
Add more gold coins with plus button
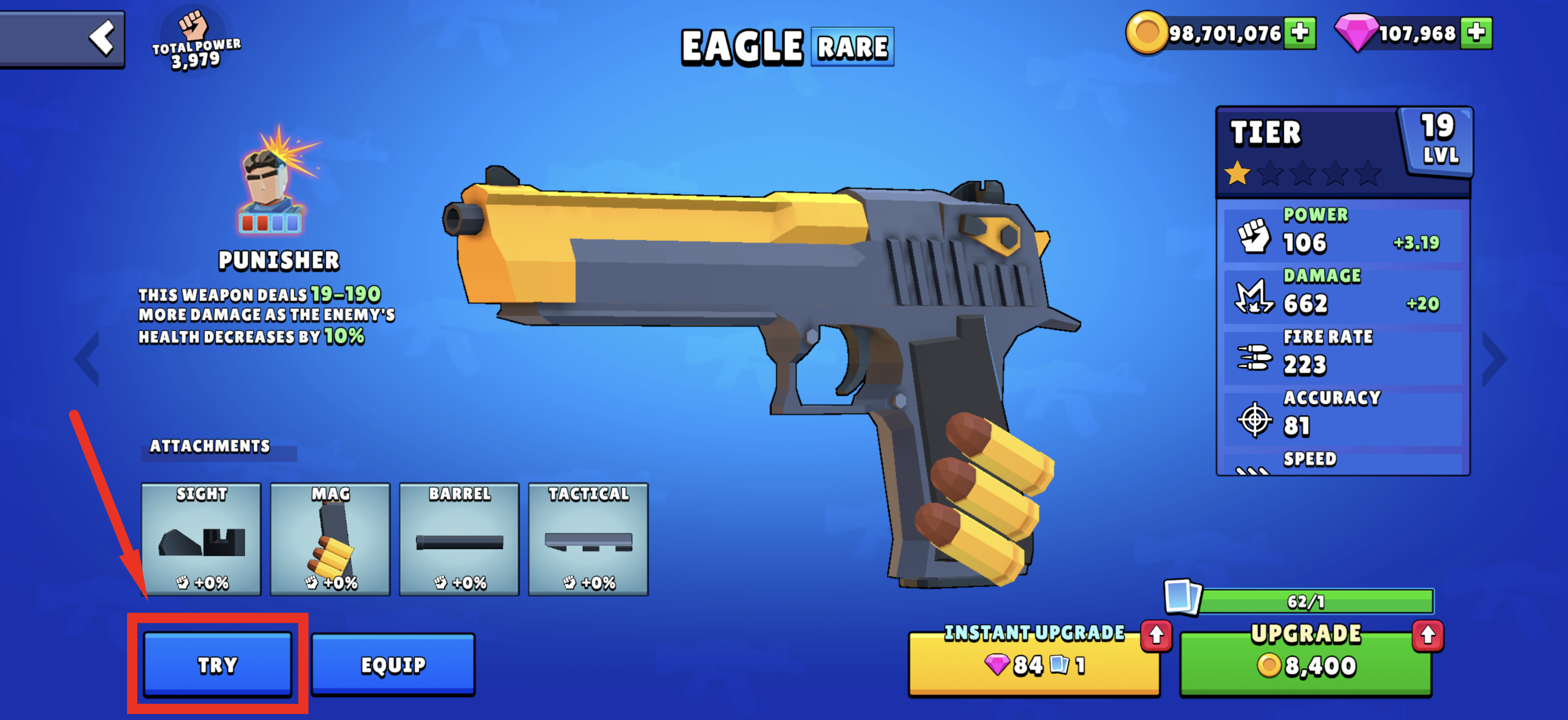pos(1299,32)
